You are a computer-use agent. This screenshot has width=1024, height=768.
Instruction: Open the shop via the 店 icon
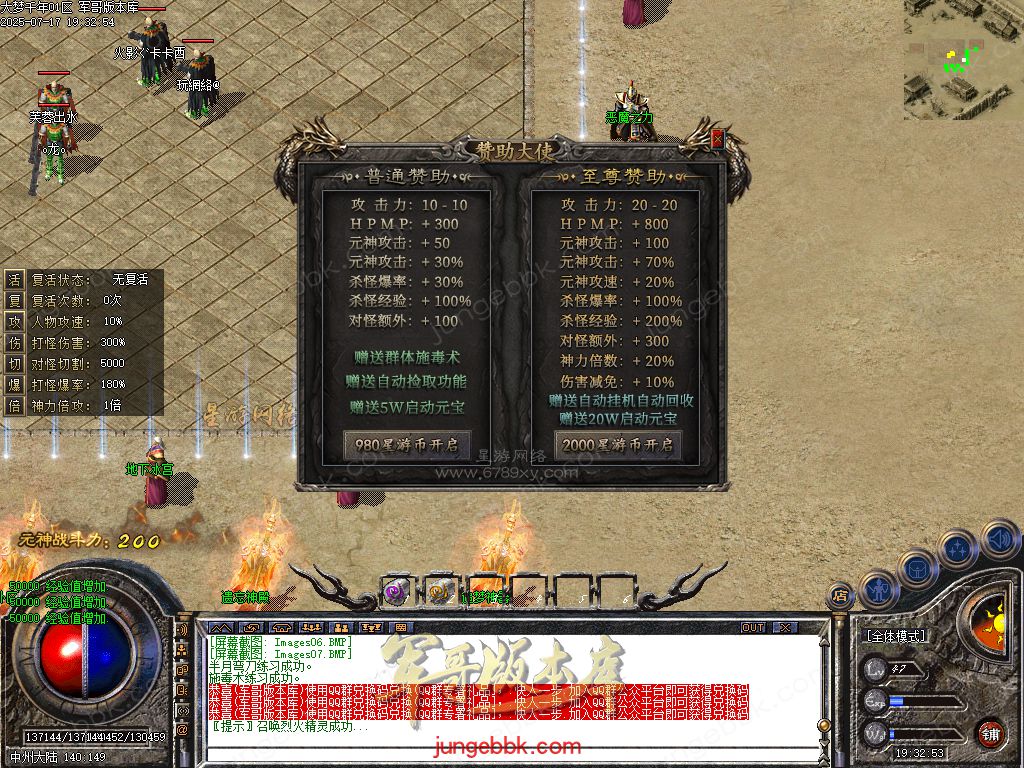pos(840,597)
